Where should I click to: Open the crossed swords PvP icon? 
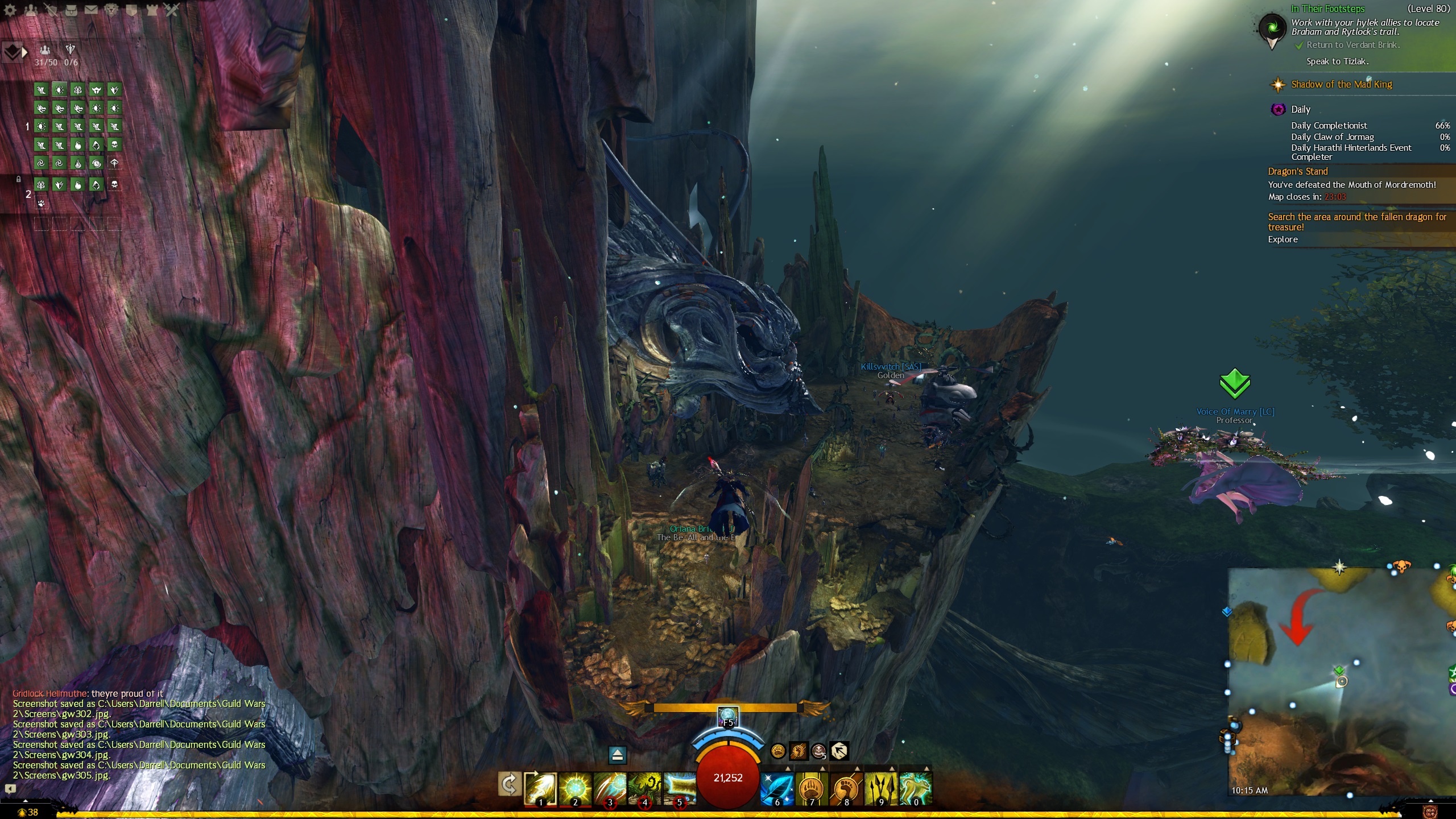(172, 10)
